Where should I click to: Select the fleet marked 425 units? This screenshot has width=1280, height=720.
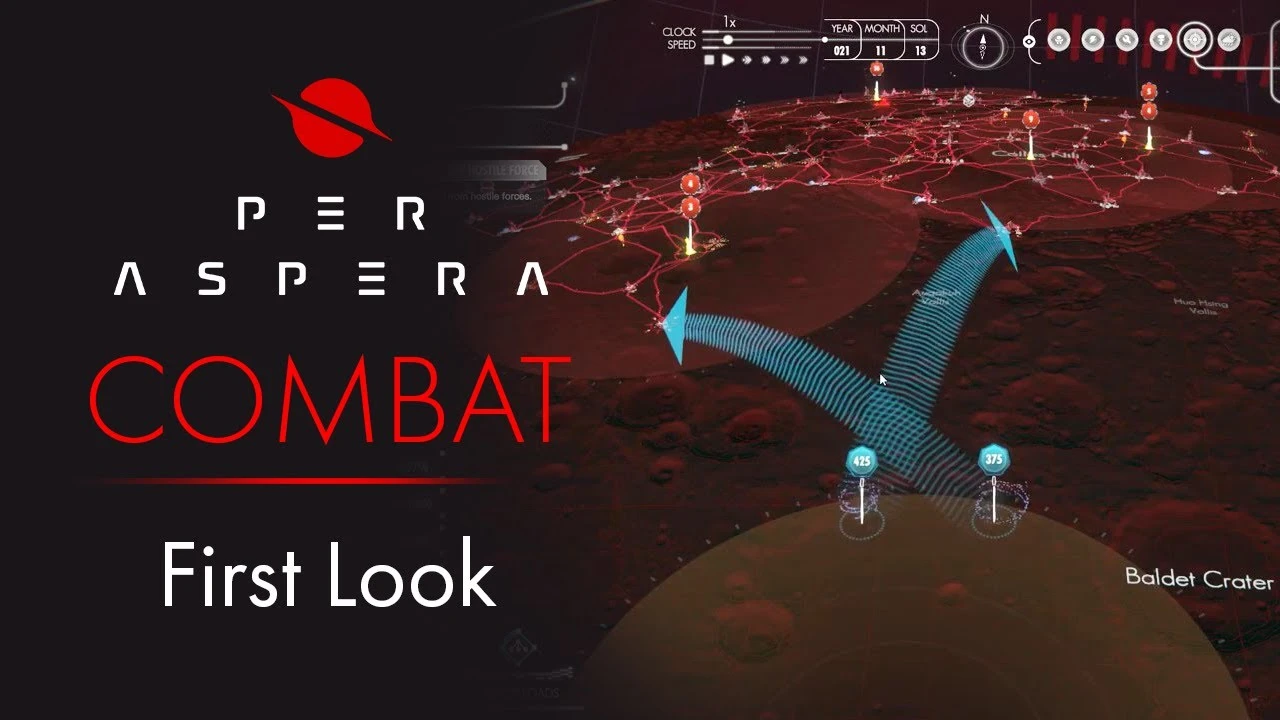click(x=860, y=462)
